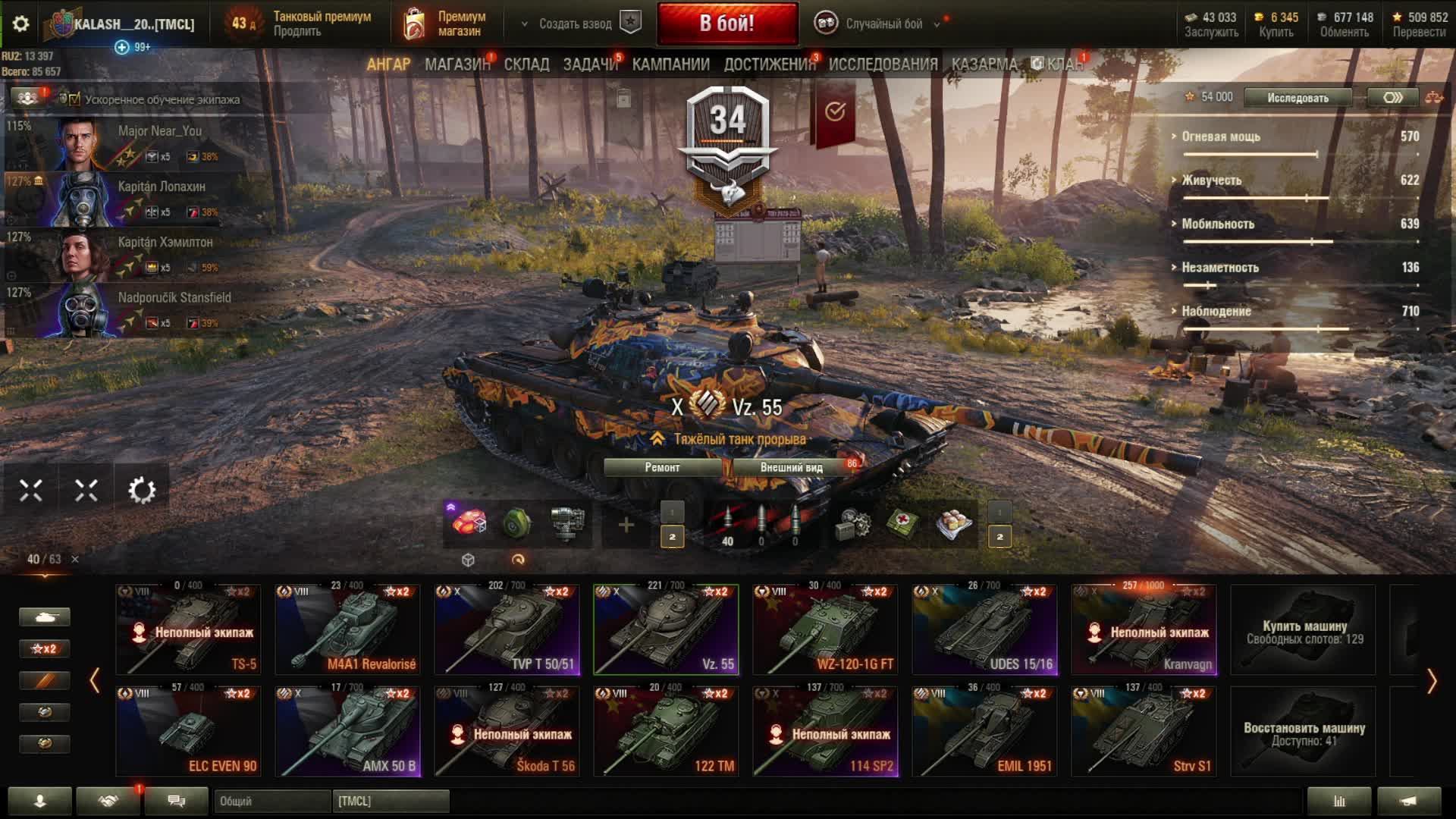Open the ИССЛЕДОВАНИЯ tab
This screenshot has width=1456, height=819.
(x=883, y=64)
